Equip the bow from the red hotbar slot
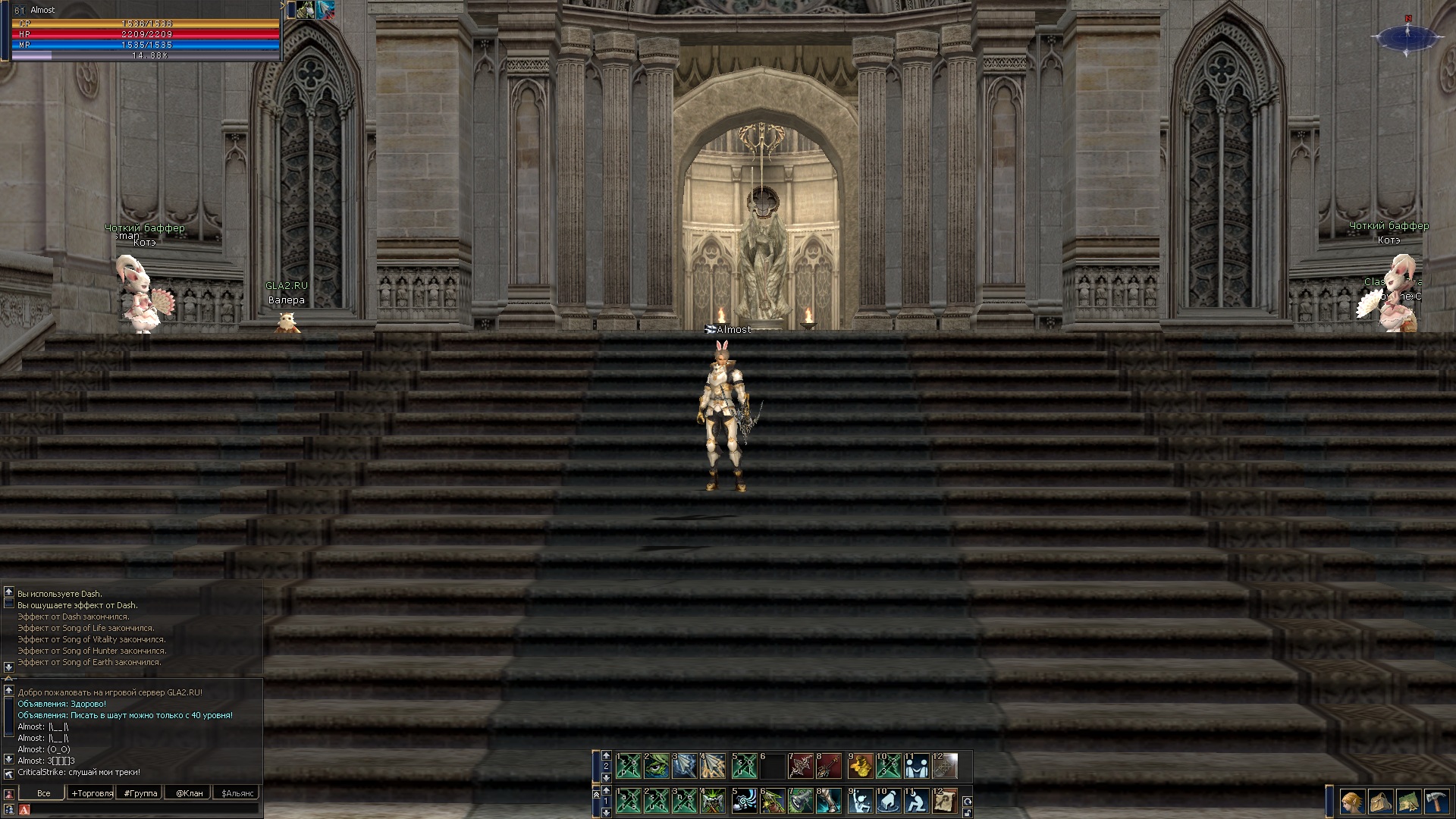Screen dimensions: 1456x819 pos(801,766)
